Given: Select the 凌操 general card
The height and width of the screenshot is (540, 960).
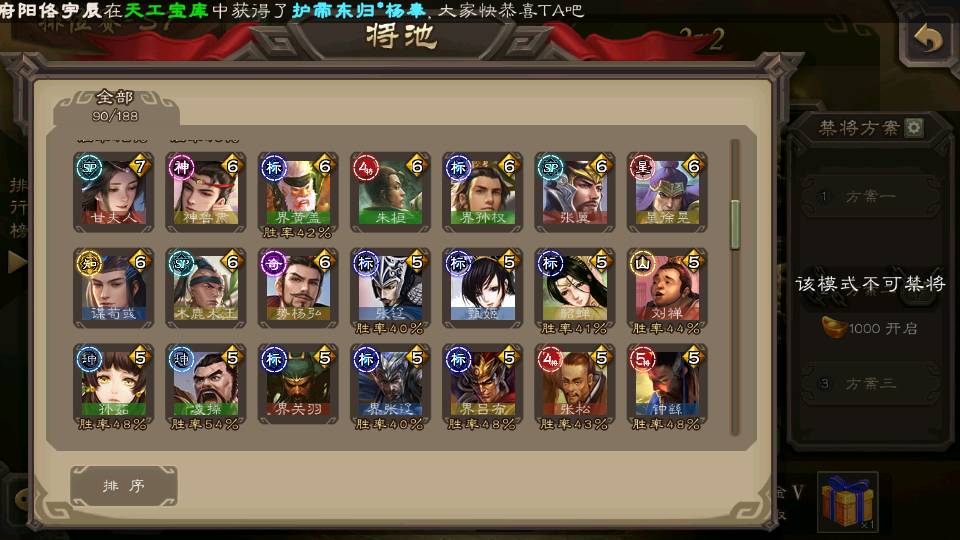Looking at the screenshot, I should point(205,384).
